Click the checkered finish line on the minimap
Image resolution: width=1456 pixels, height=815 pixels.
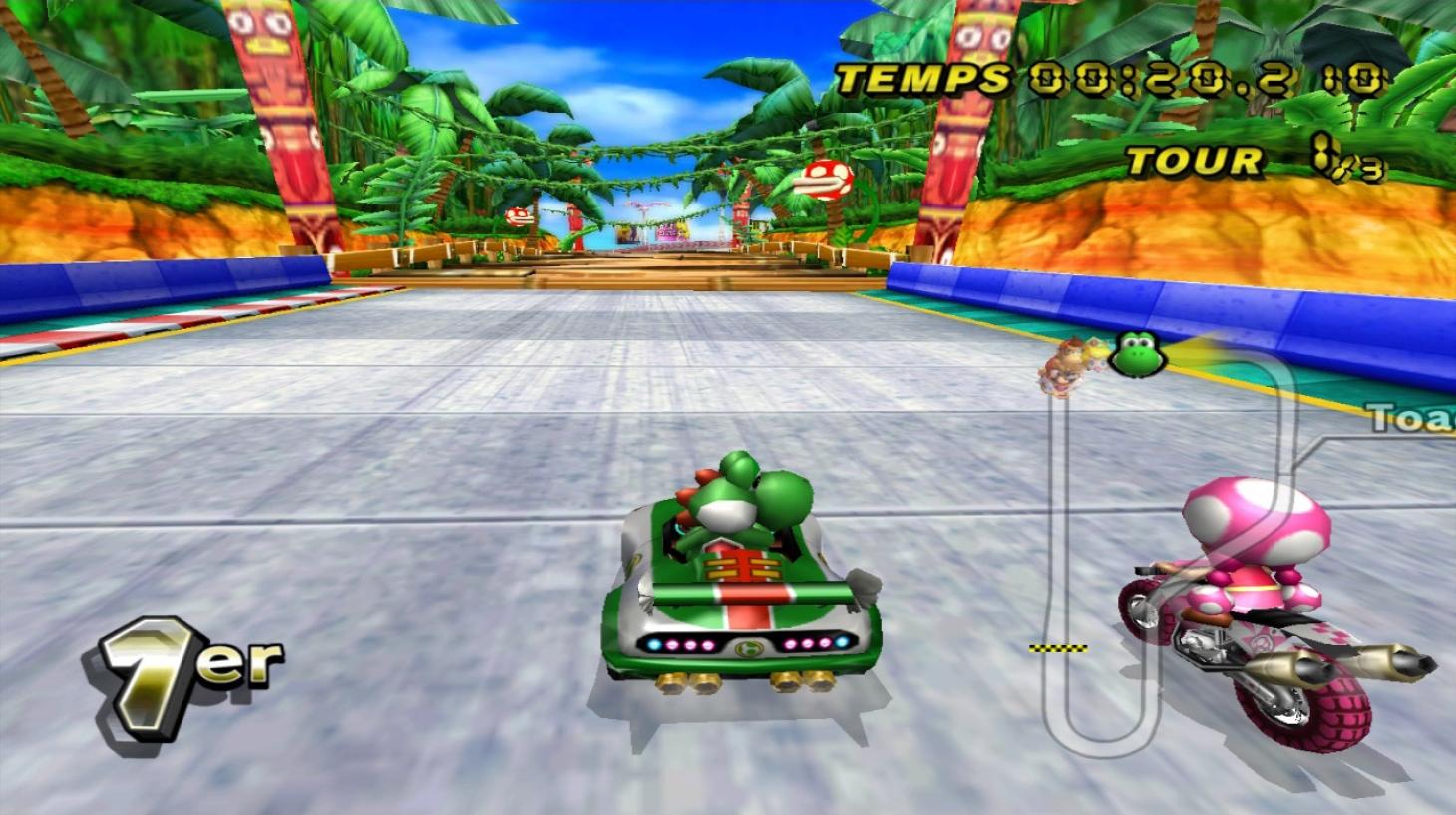pos(1058,648)
